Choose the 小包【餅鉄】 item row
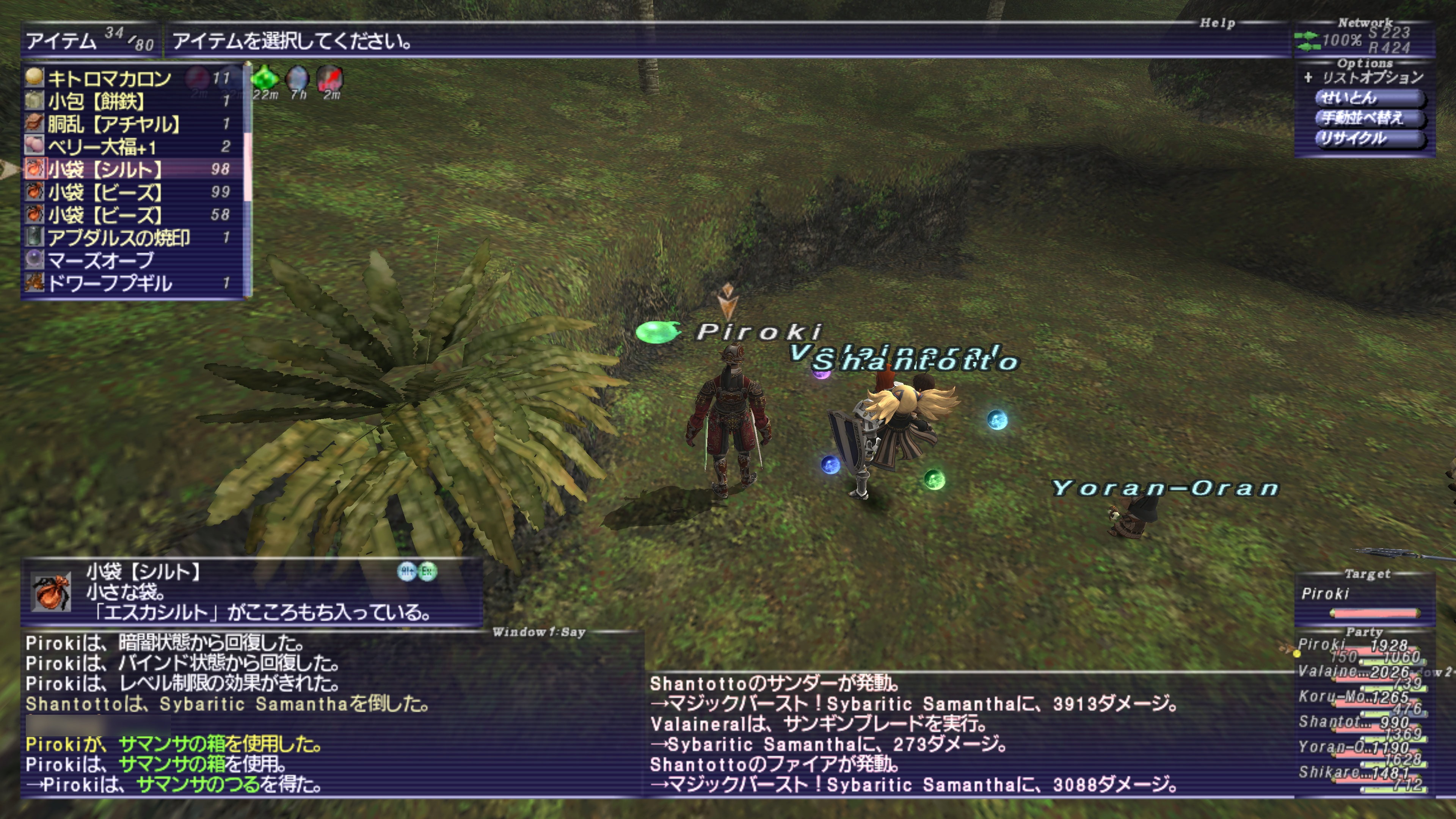Screen dimensions: 1456x819 pos(96,101)
